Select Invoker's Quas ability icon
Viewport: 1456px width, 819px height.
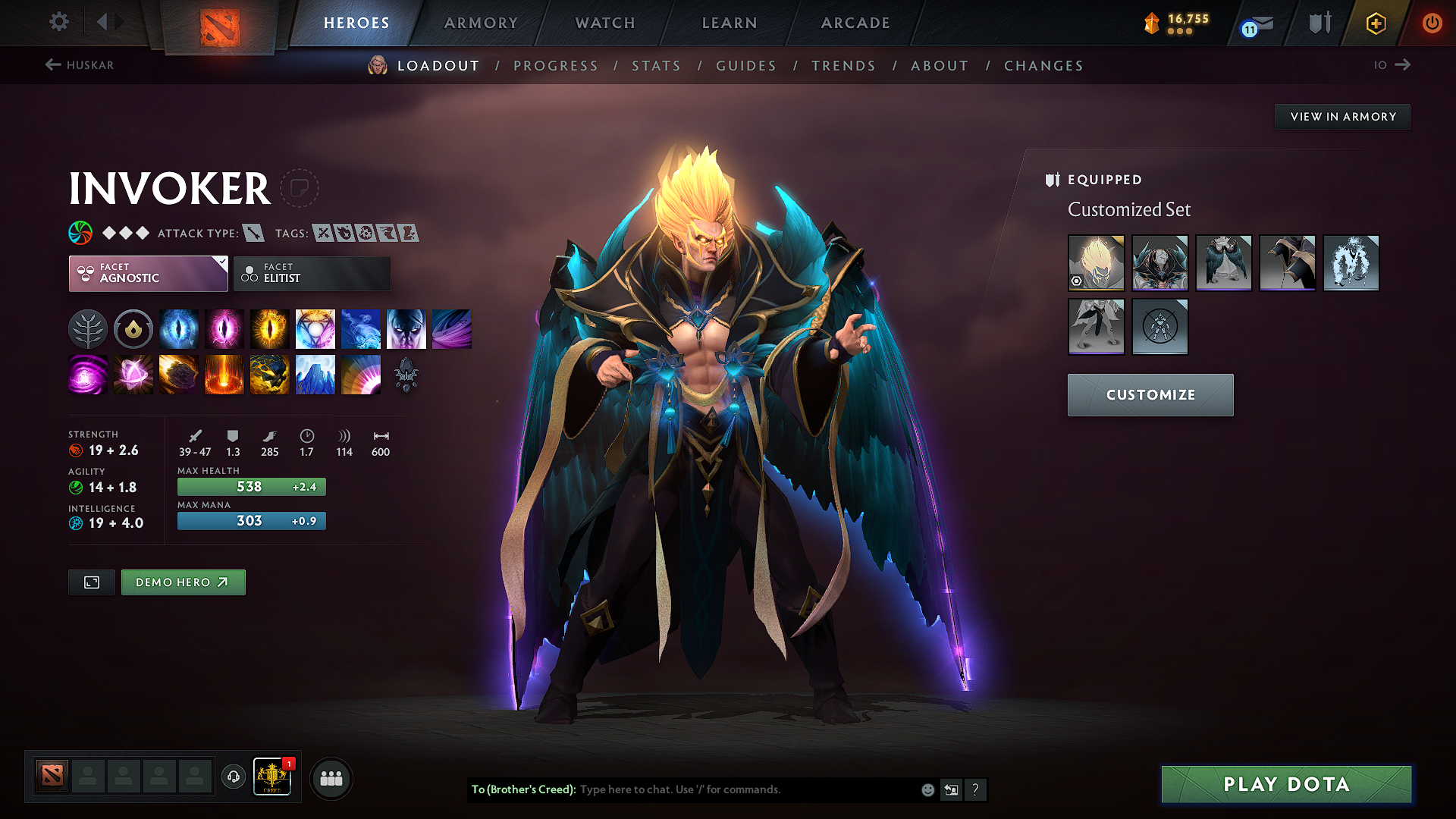point(179,329)
